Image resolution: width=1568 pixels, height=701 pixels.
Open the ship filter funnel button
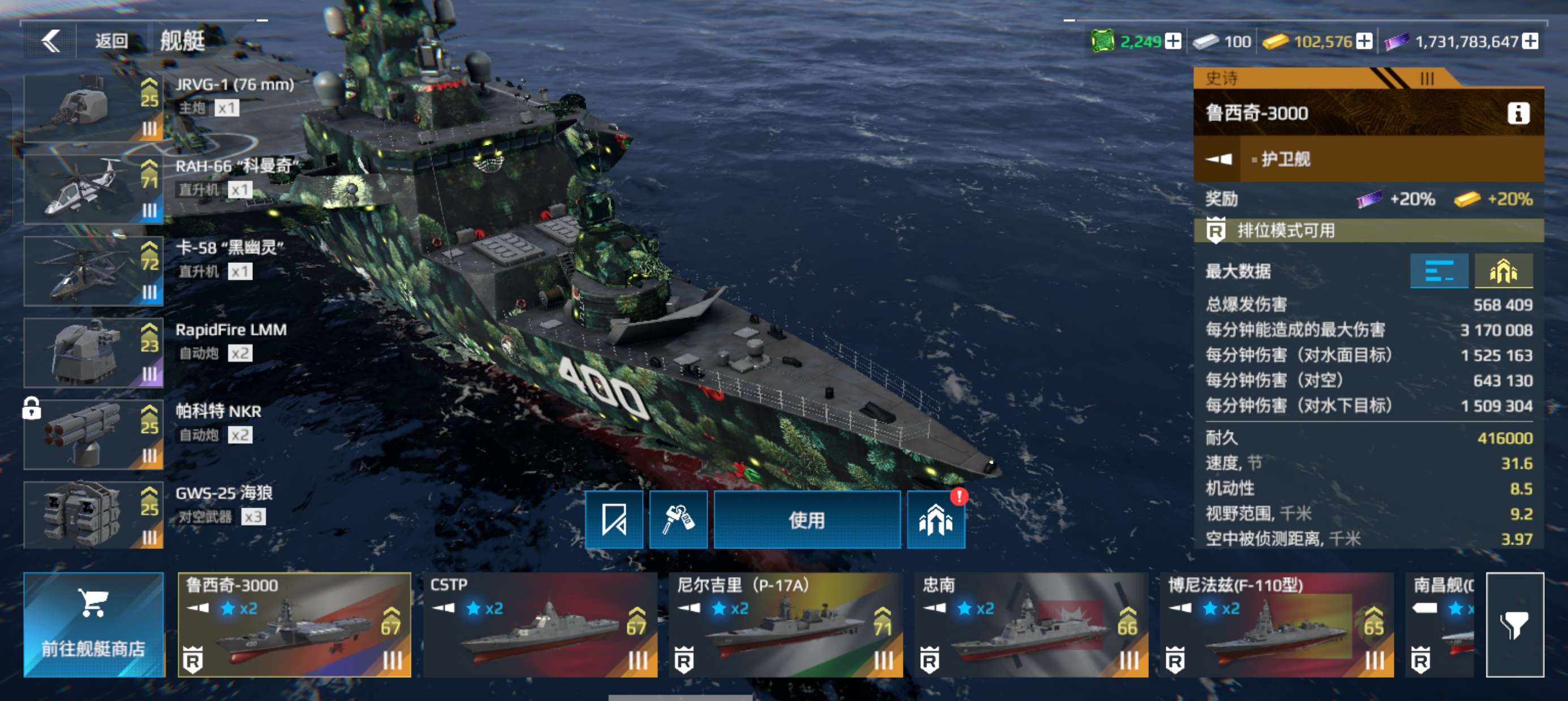[1514, 624]
